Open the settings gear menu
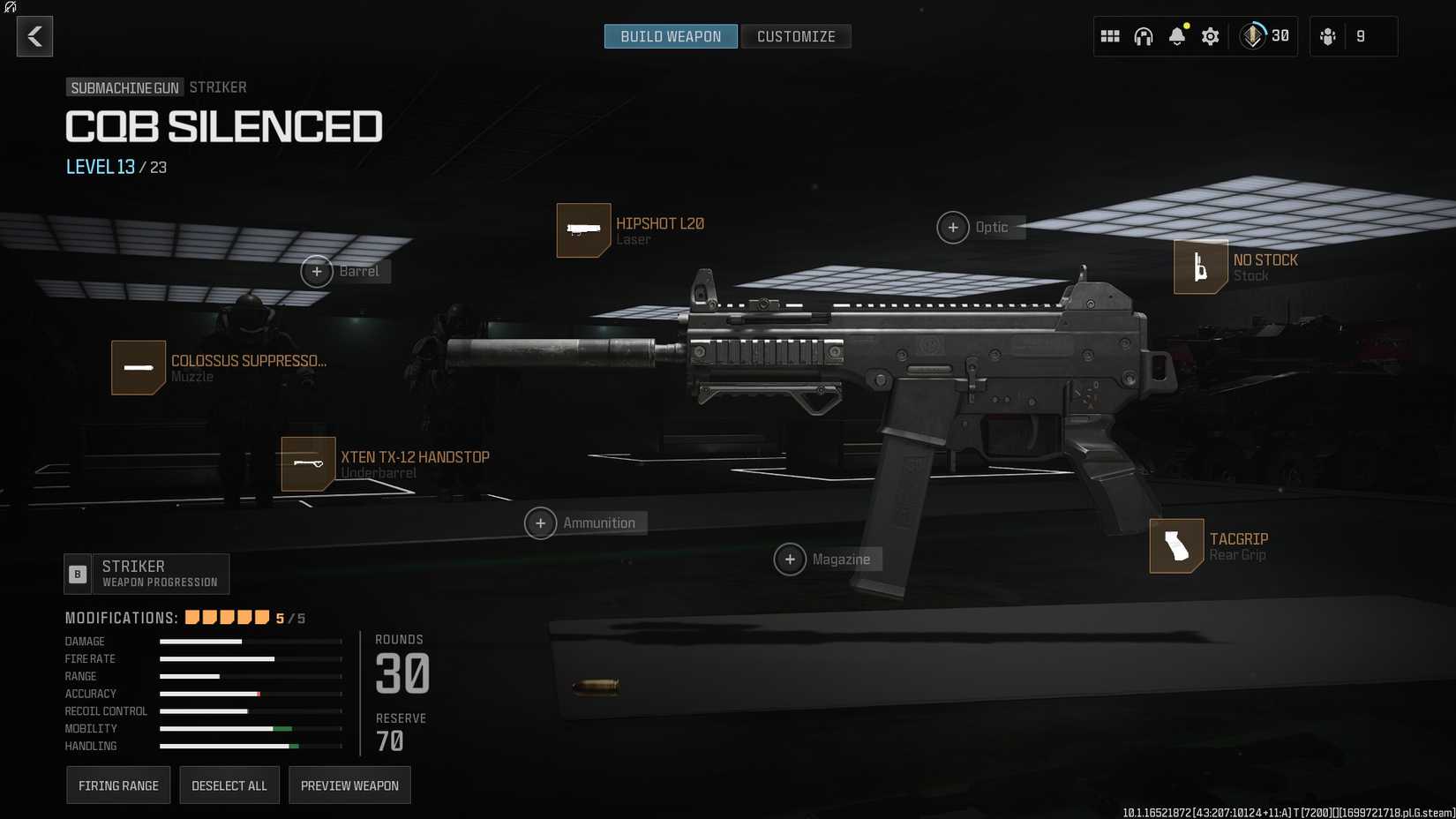 [1210, 37]
